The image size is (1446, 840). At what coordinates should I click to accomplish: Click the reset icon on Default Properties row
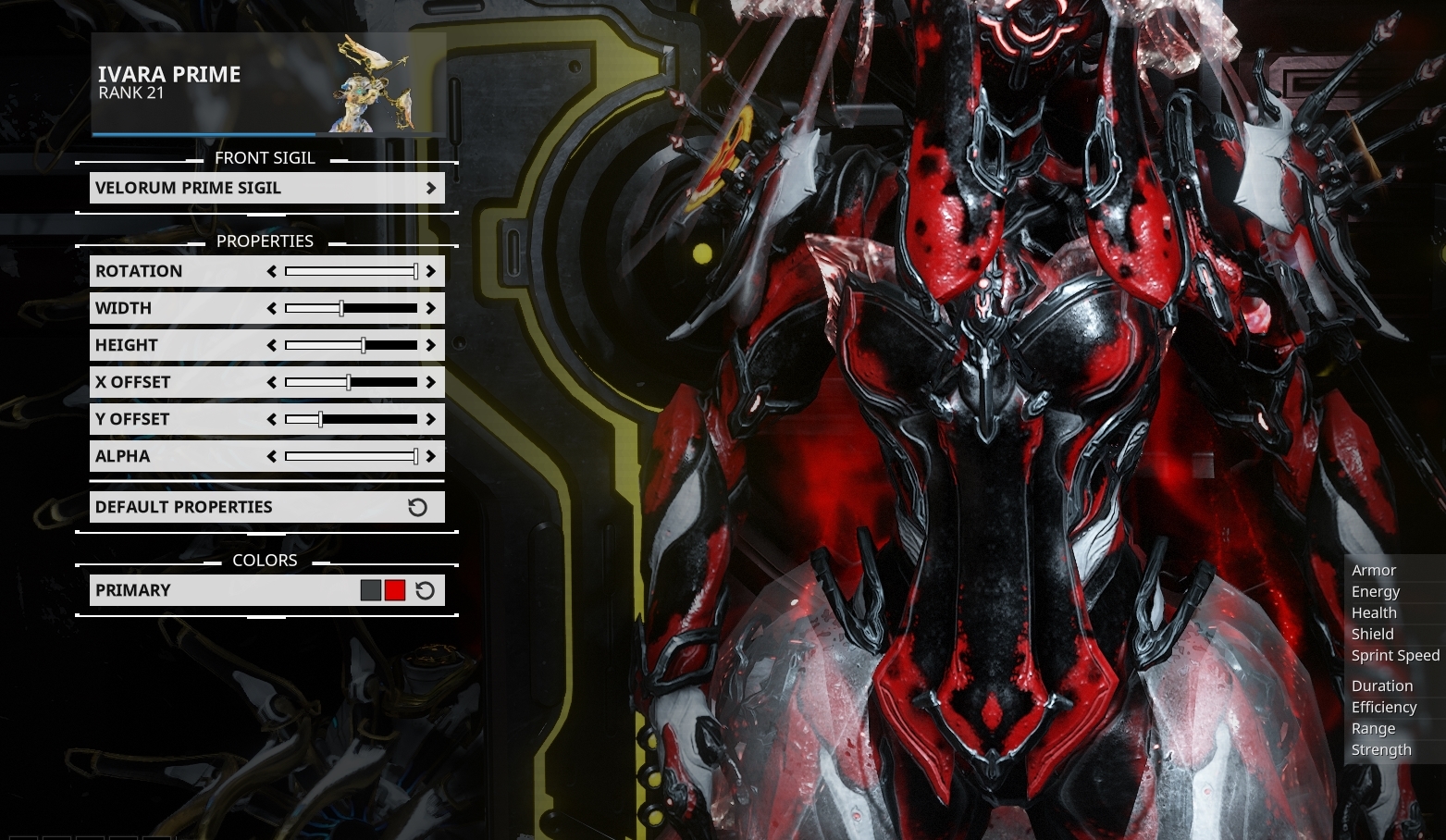(418, 506)
